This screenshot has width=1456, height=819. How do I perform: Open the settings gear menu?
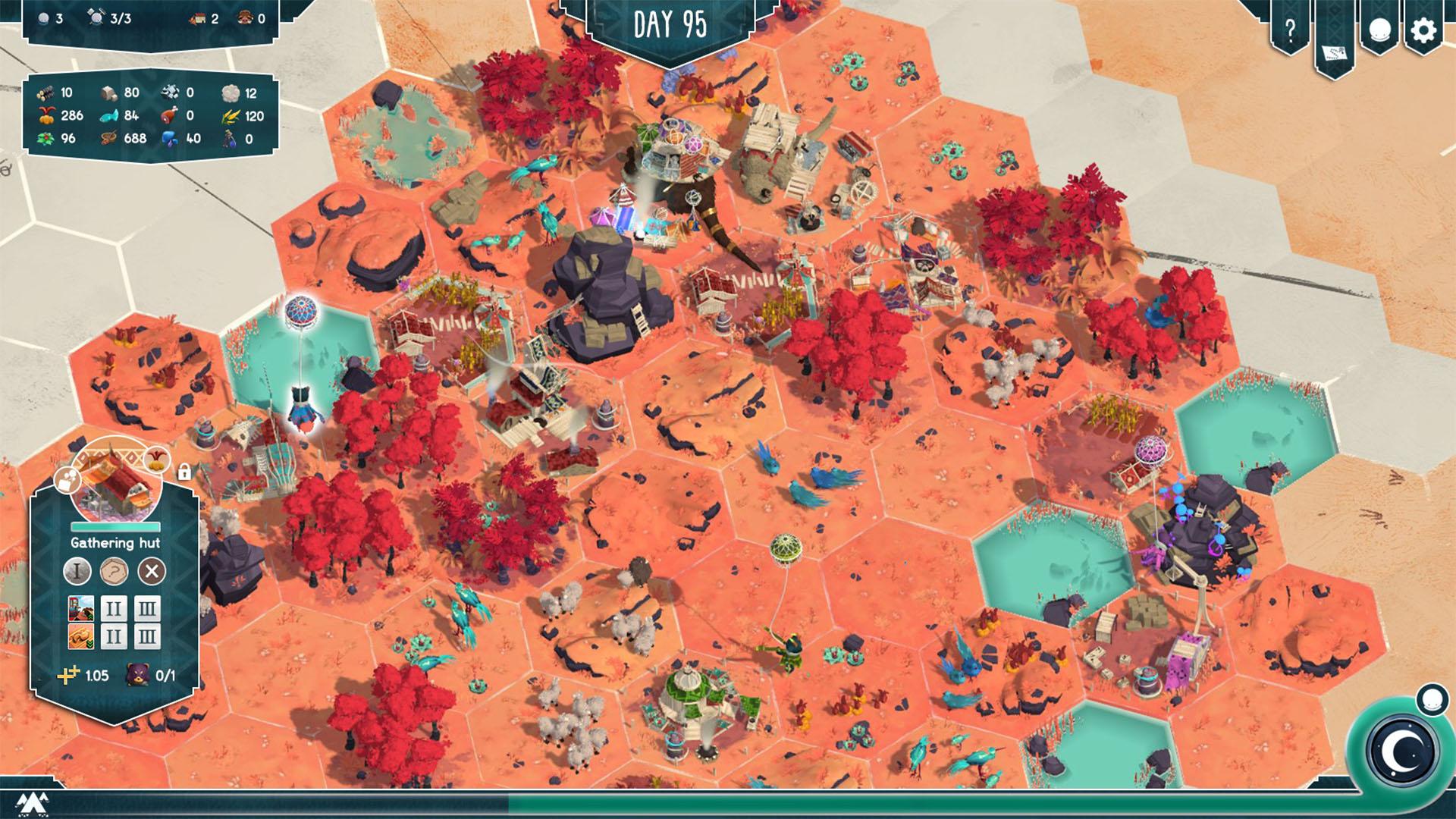pos(1423,30)
